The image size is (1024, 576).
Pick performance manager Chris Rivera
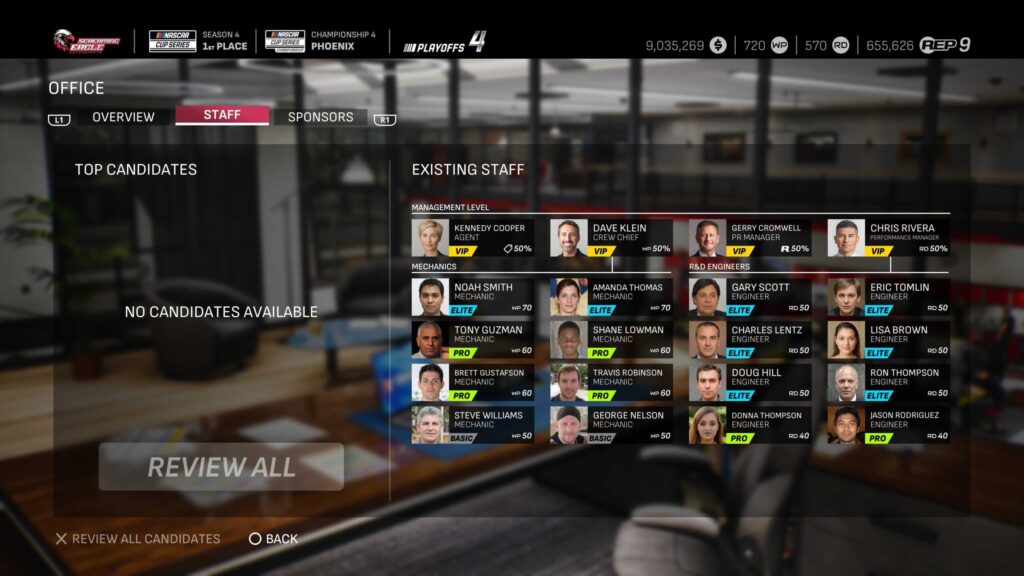point(888,238)
